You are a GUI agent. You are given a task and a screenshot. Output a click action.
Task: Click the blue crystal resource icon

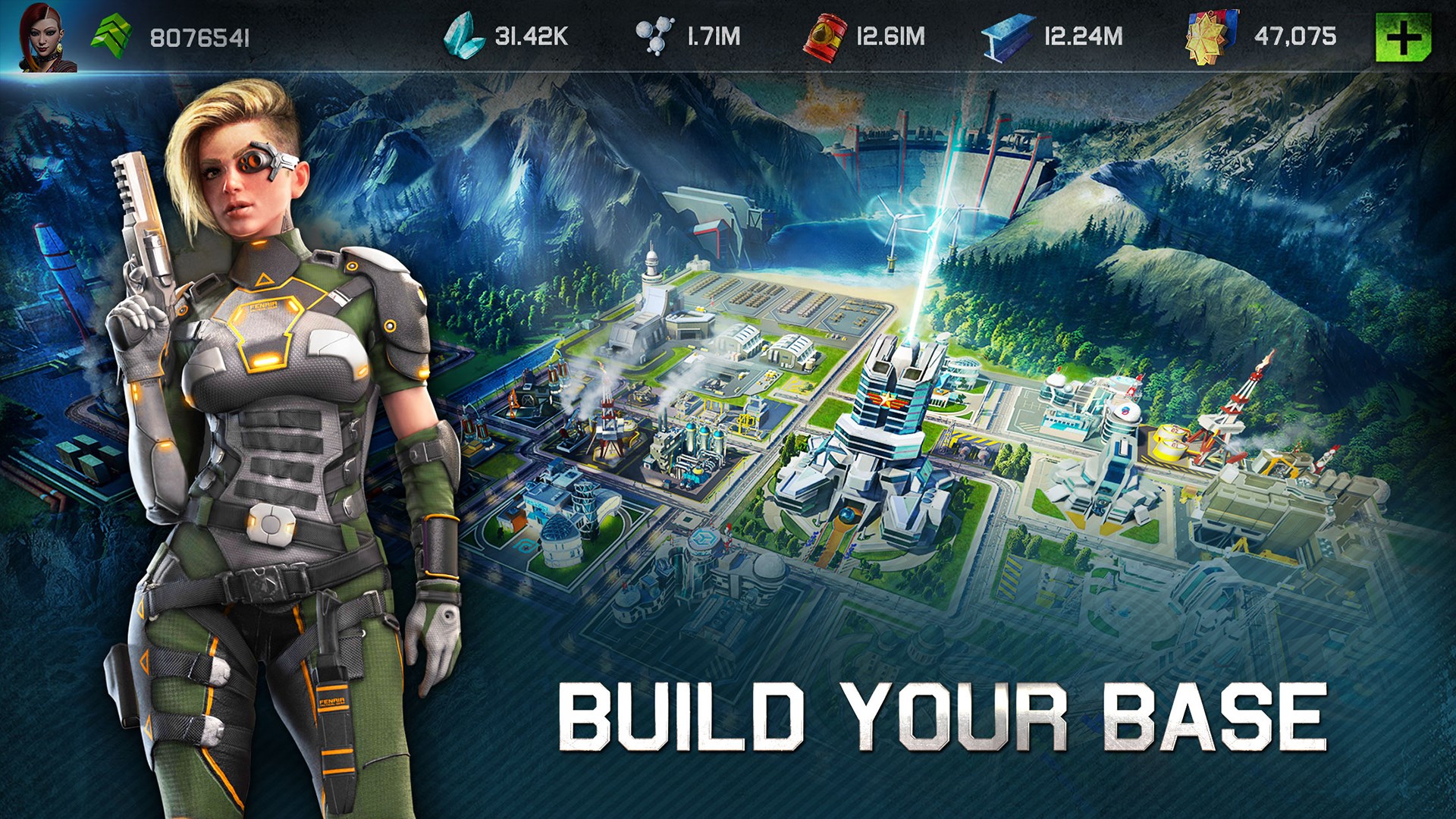pyautogui.click(x=465, y=34)
